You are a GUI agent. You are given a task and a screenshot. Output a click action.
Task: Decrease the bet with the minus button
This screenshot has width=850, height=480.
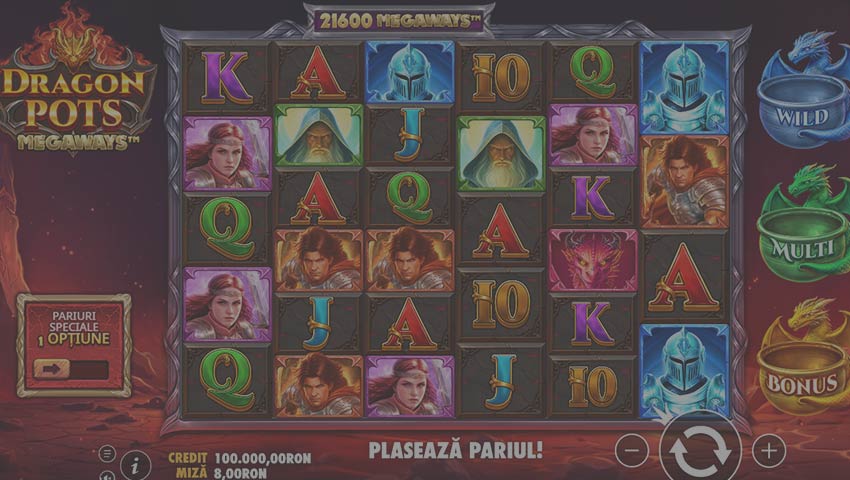pos(632,451)
